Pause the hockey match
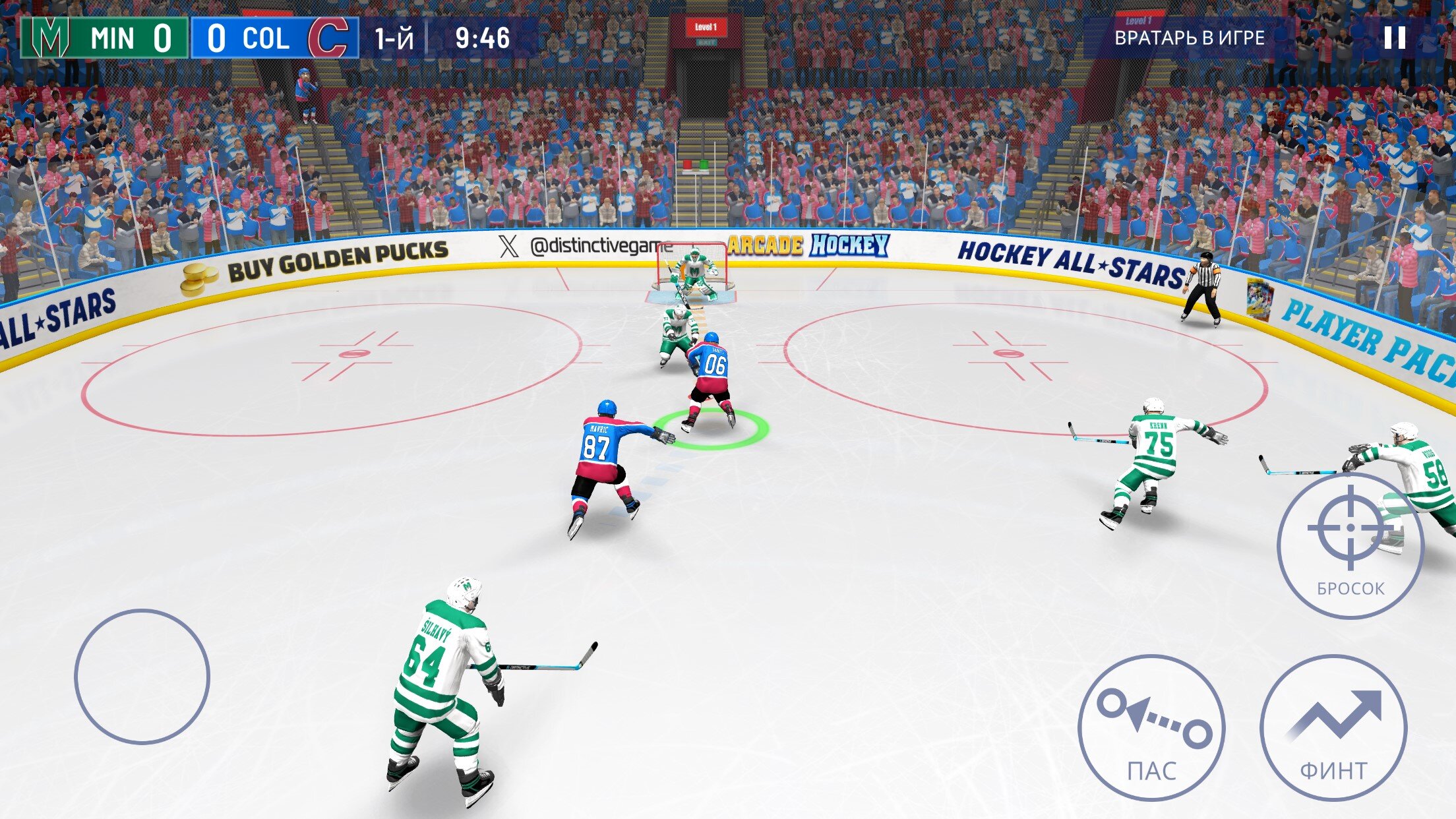Screen dimensions: 1456x819 [1395, 38]
